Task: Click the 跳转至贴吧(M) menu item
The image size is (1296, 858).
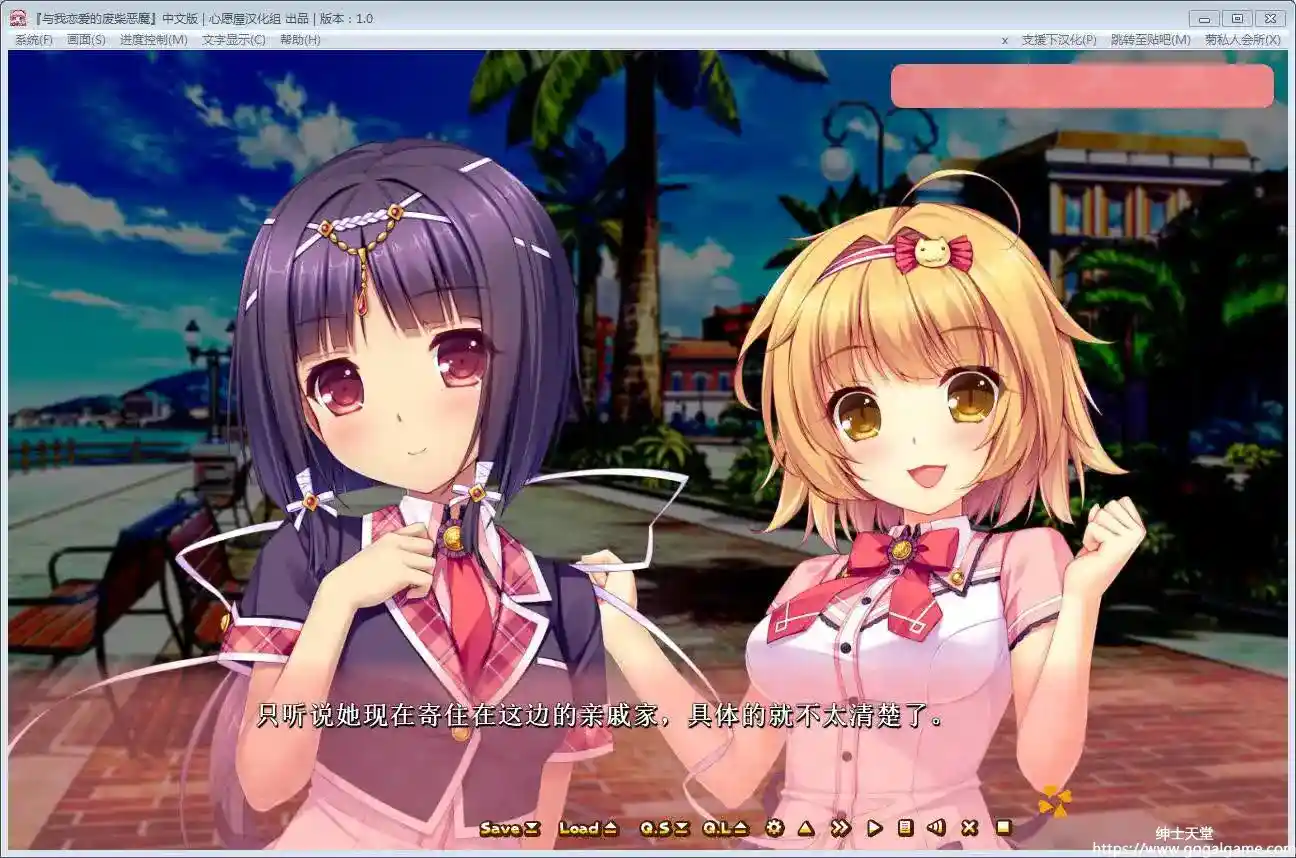Action: (x=1150, y=40)
